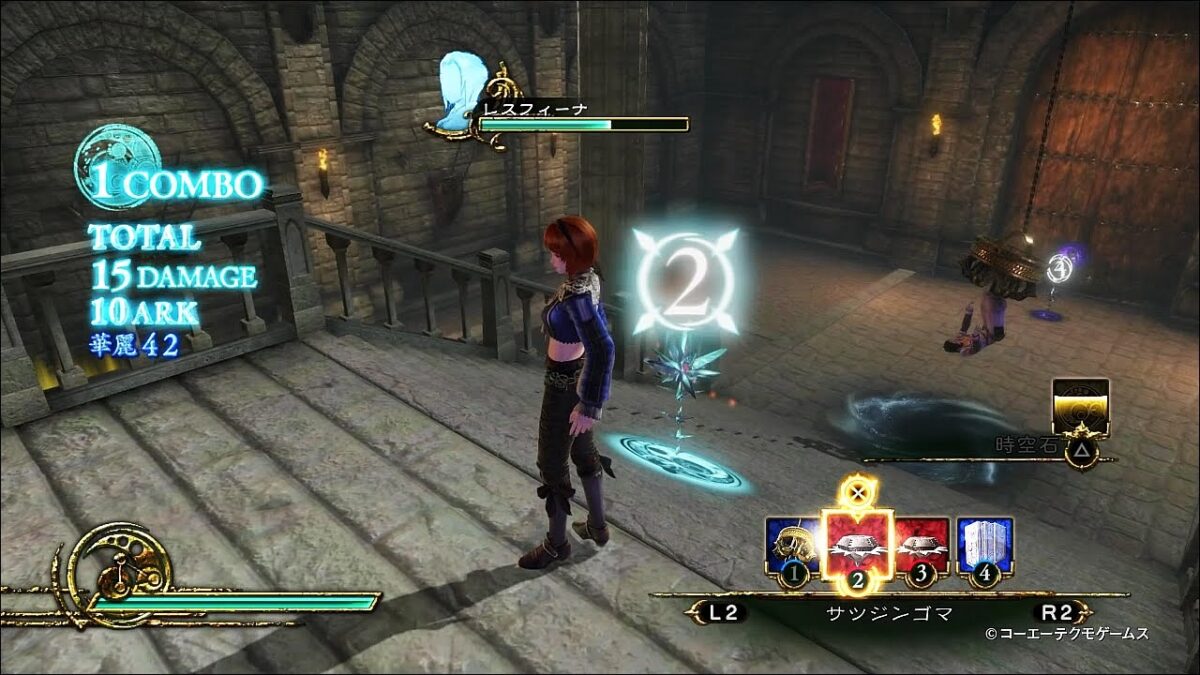Select trap slot 1 with the golden helmet
This screenshot has height=675, width=1200.
point(791,547)
